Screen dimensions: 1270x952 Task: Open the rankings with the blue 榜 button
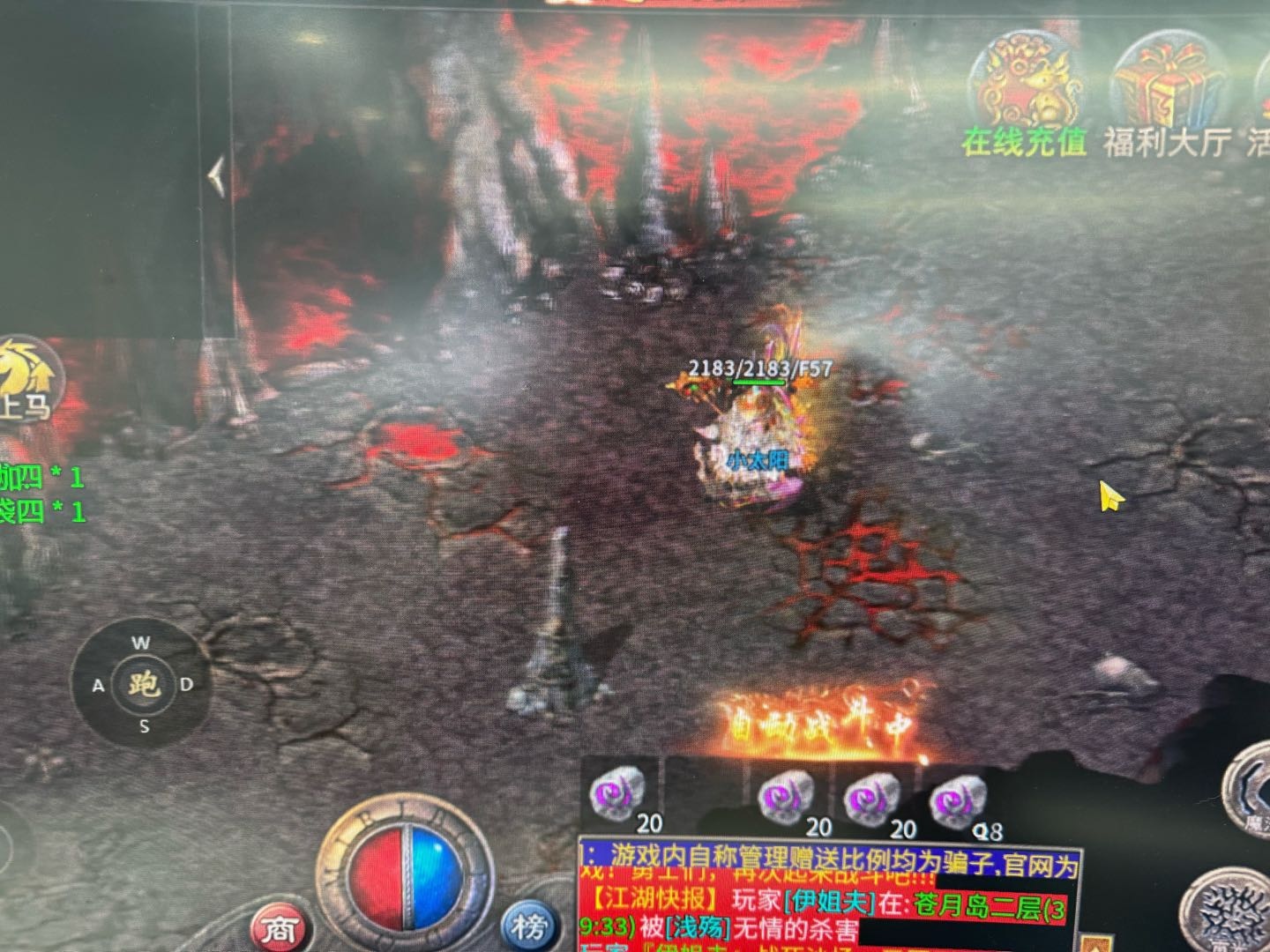click(x=529, y=926)
